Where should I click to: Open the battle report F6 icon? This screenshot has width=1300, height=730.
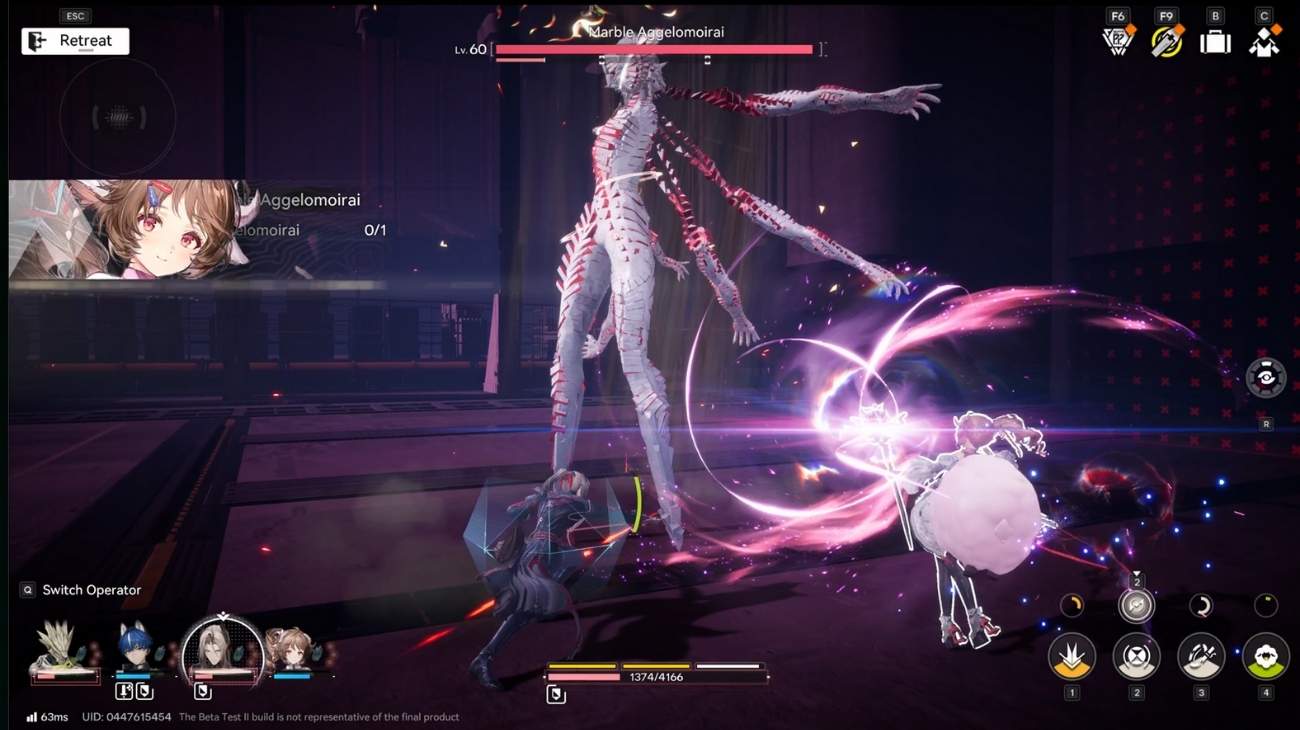click(1117, 40)
